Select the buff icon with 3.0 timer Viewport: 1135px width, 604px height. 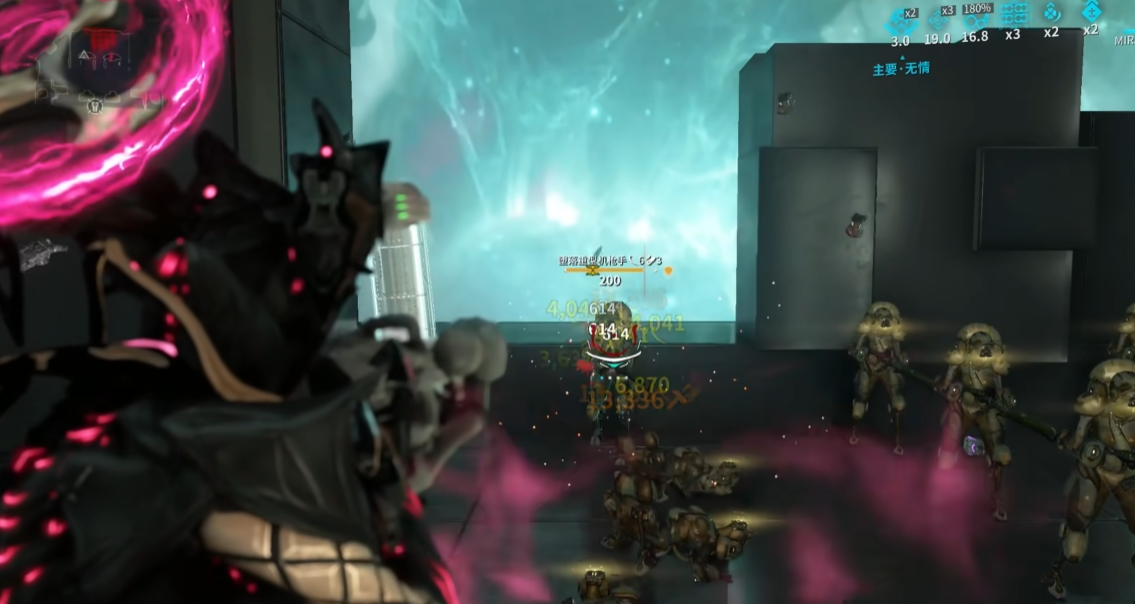click(900, 20)
